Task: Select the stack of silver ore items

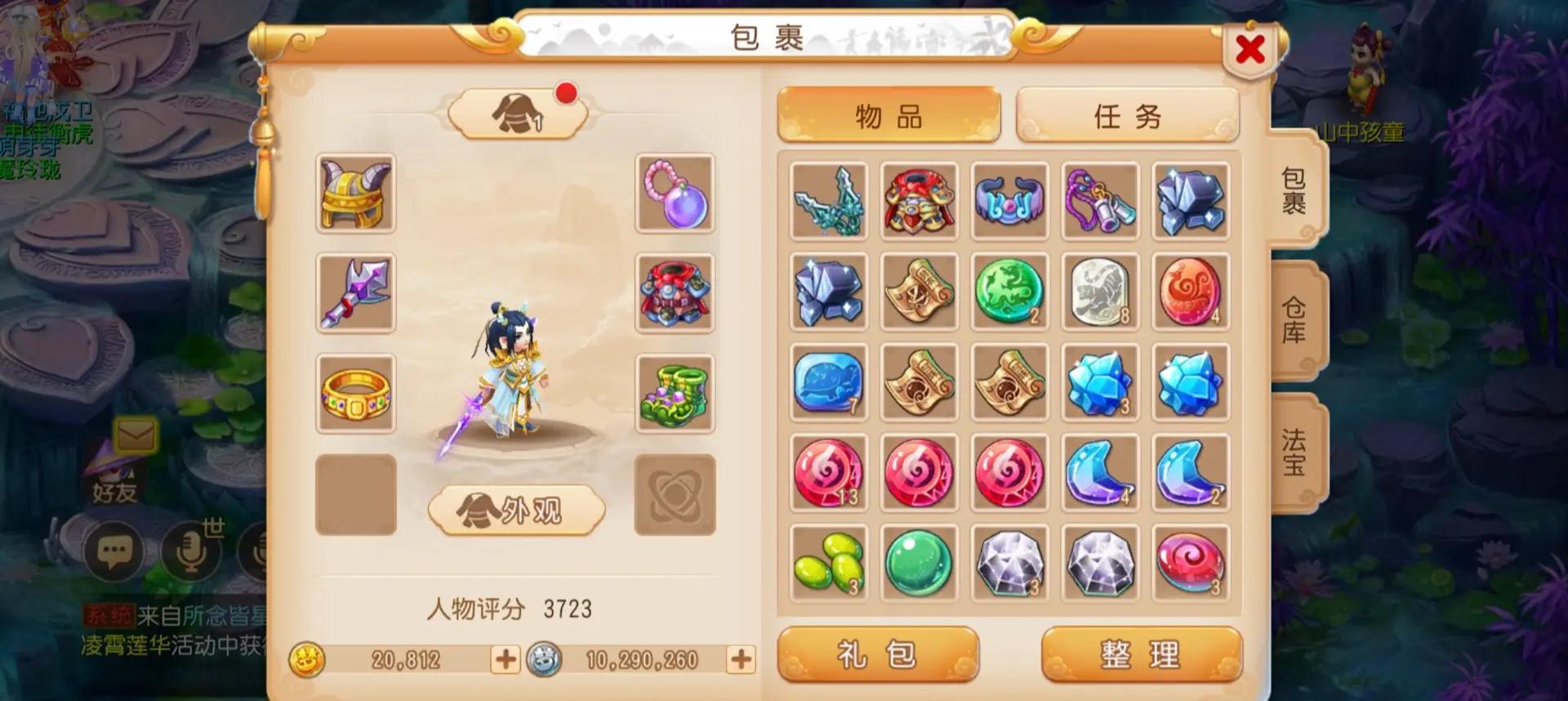Action: (828, 292)
